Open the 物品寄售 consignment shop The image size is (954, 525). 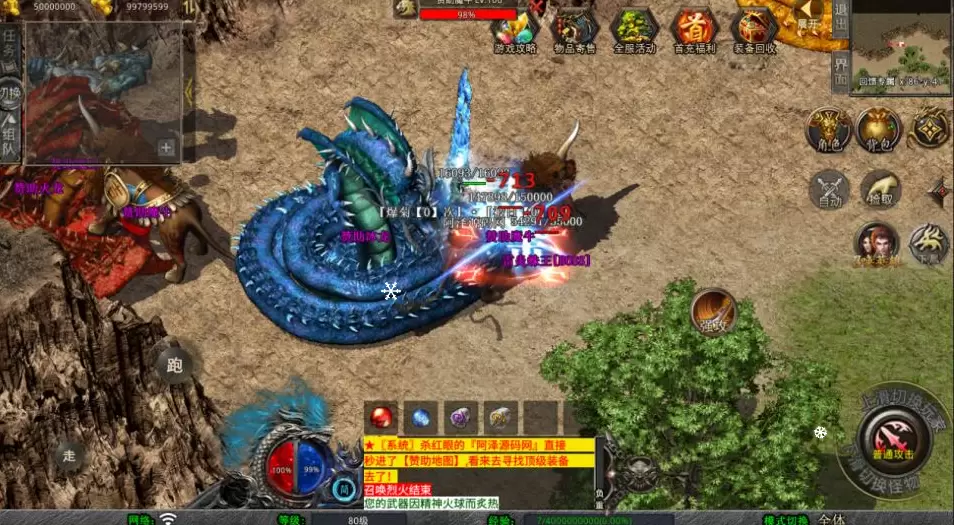(574, 29)
